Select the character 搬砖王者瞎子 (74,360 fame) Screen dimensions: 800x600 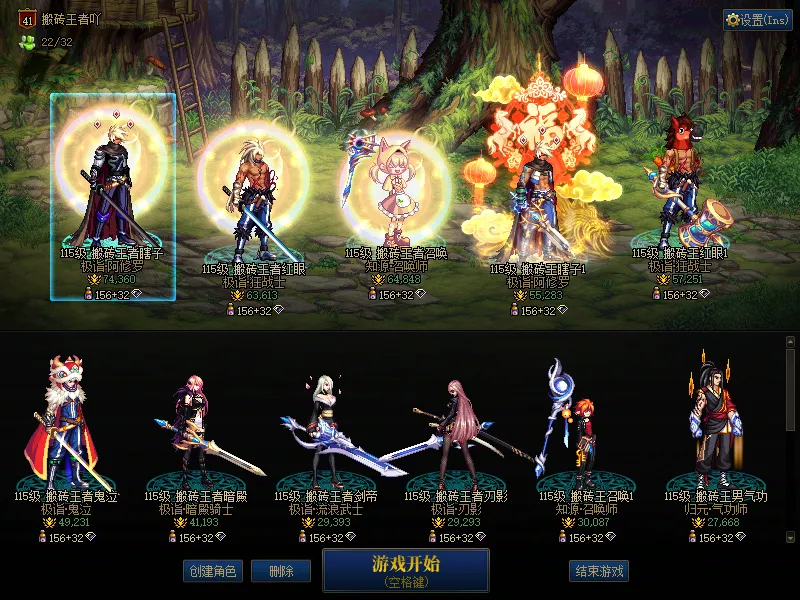click(x=113, y=195)
